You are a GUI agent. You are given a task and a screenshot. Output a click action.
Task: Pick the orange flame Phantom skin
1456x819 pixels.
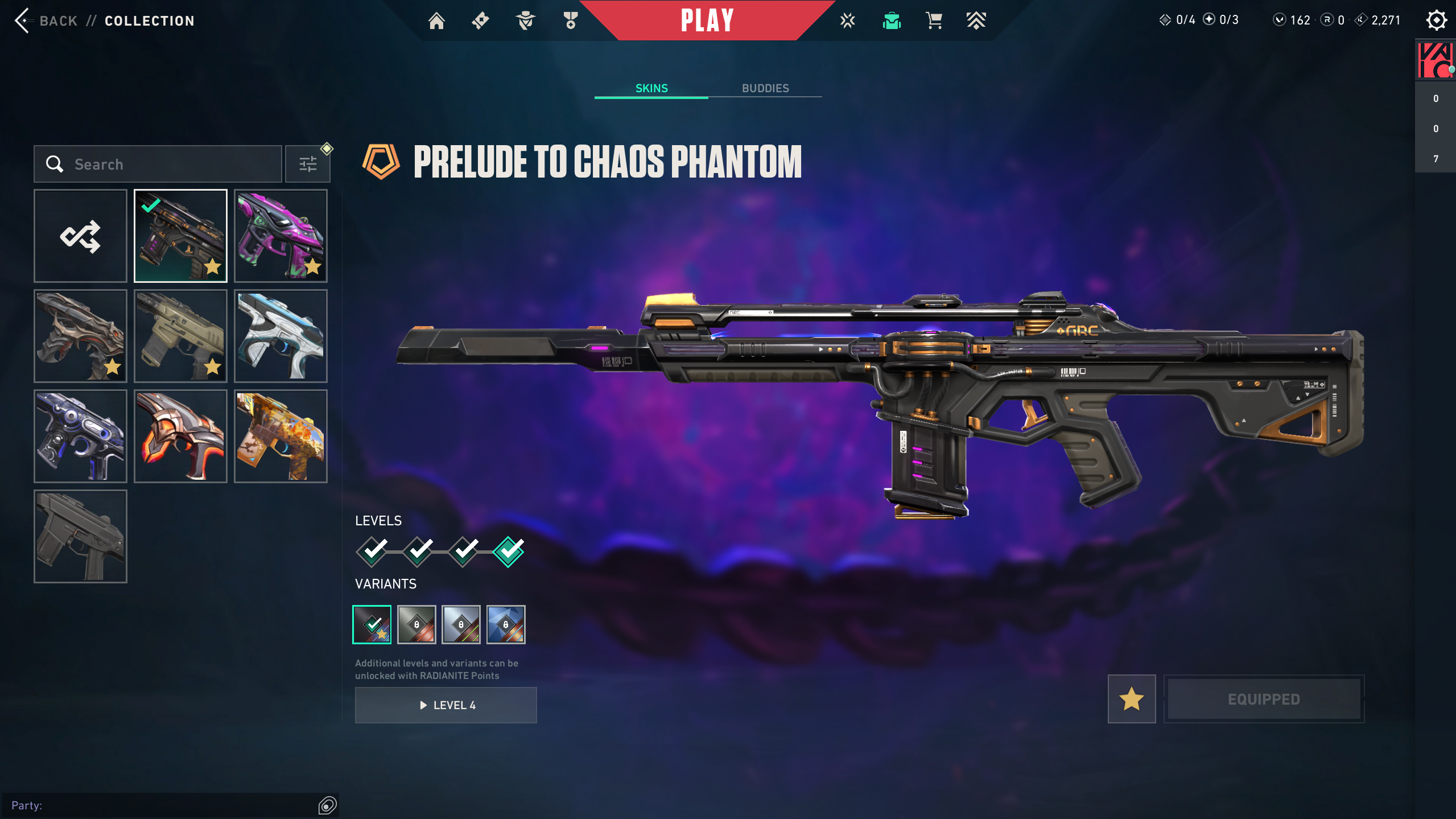tap(180, 436)
